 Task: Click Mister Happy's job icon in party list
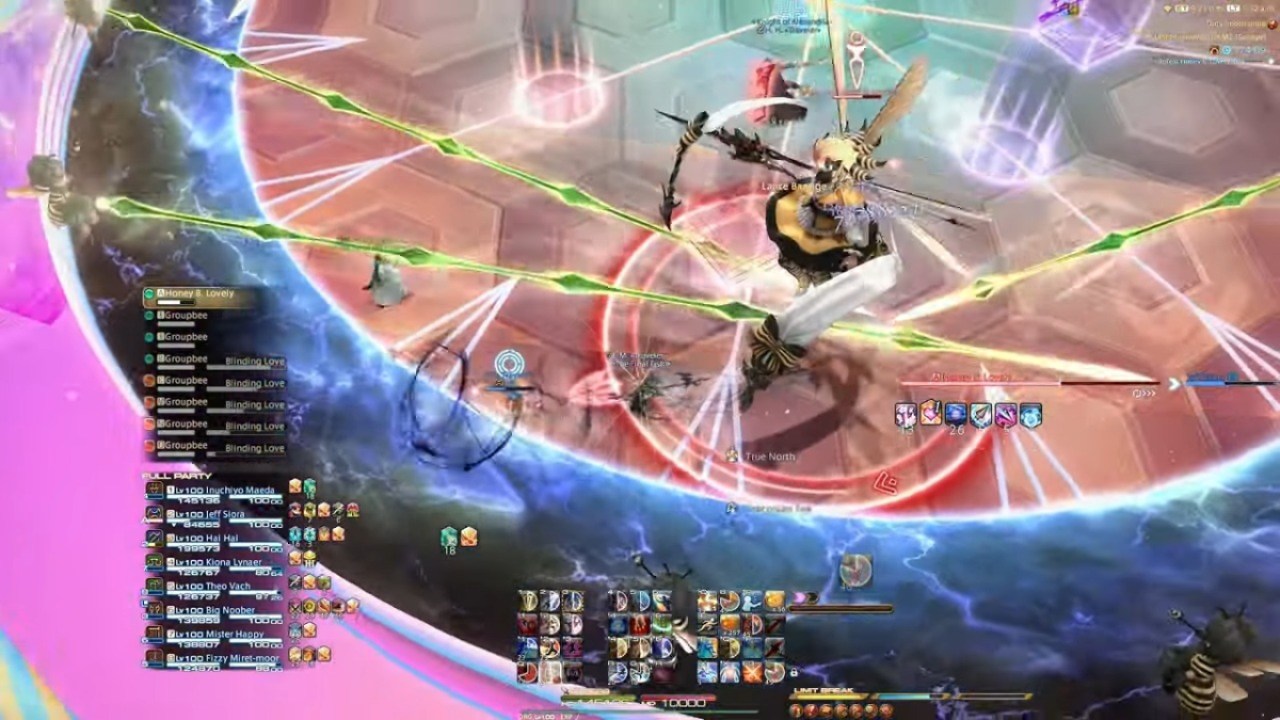(172, 633)
